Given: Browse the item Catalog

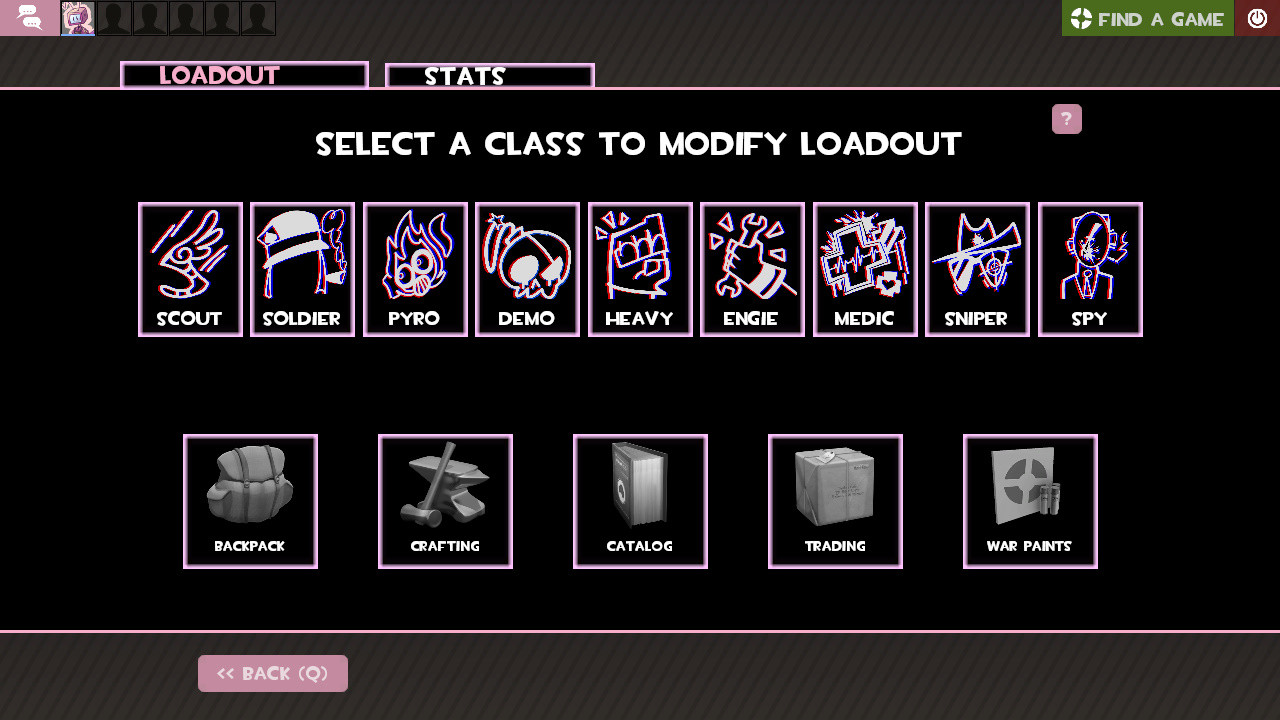Looking at the screenshot, I should (x=640, y=500).
